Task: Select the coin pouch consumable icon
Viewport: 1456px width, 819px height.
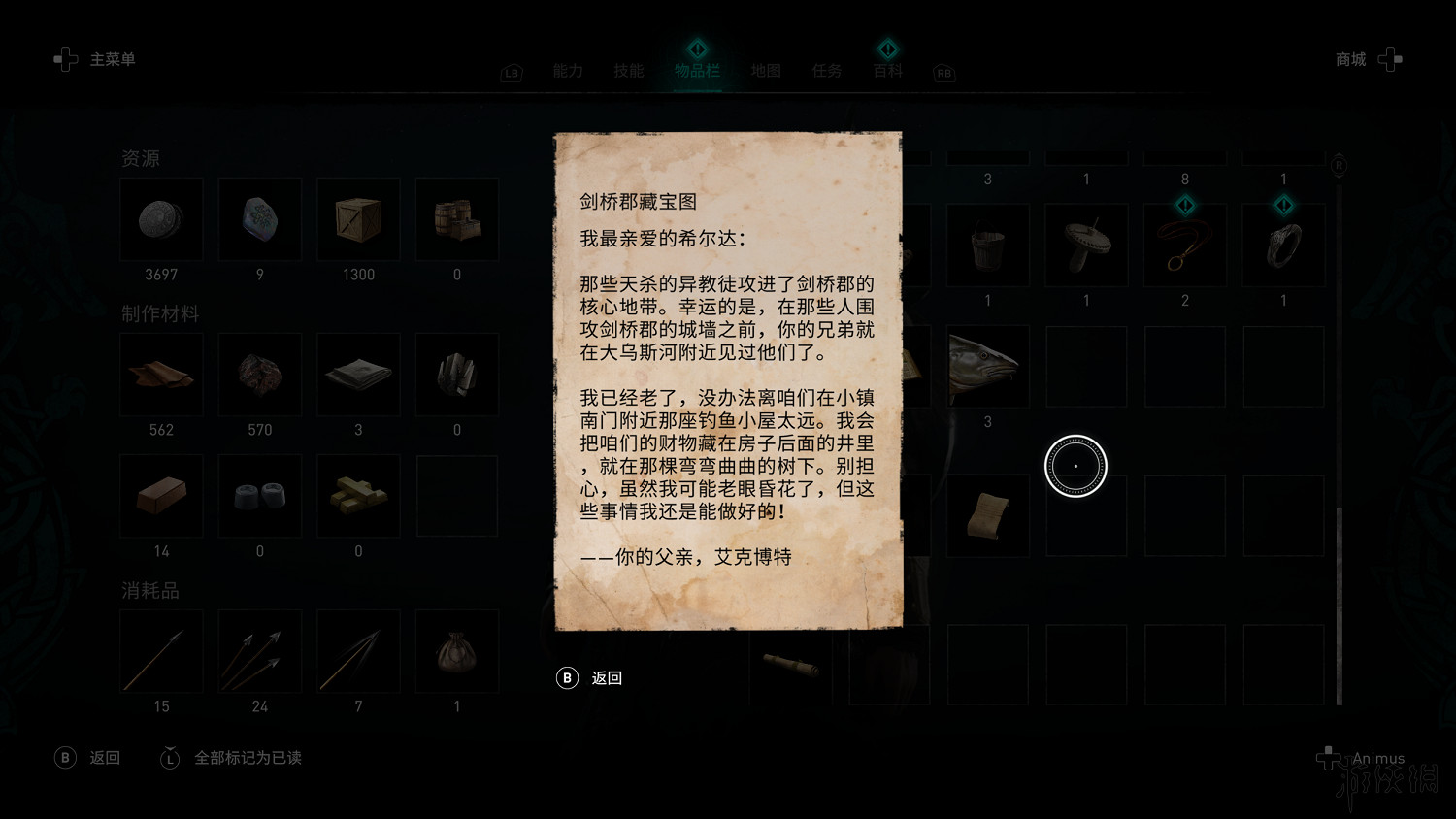Action: click(x=456, y=651)
